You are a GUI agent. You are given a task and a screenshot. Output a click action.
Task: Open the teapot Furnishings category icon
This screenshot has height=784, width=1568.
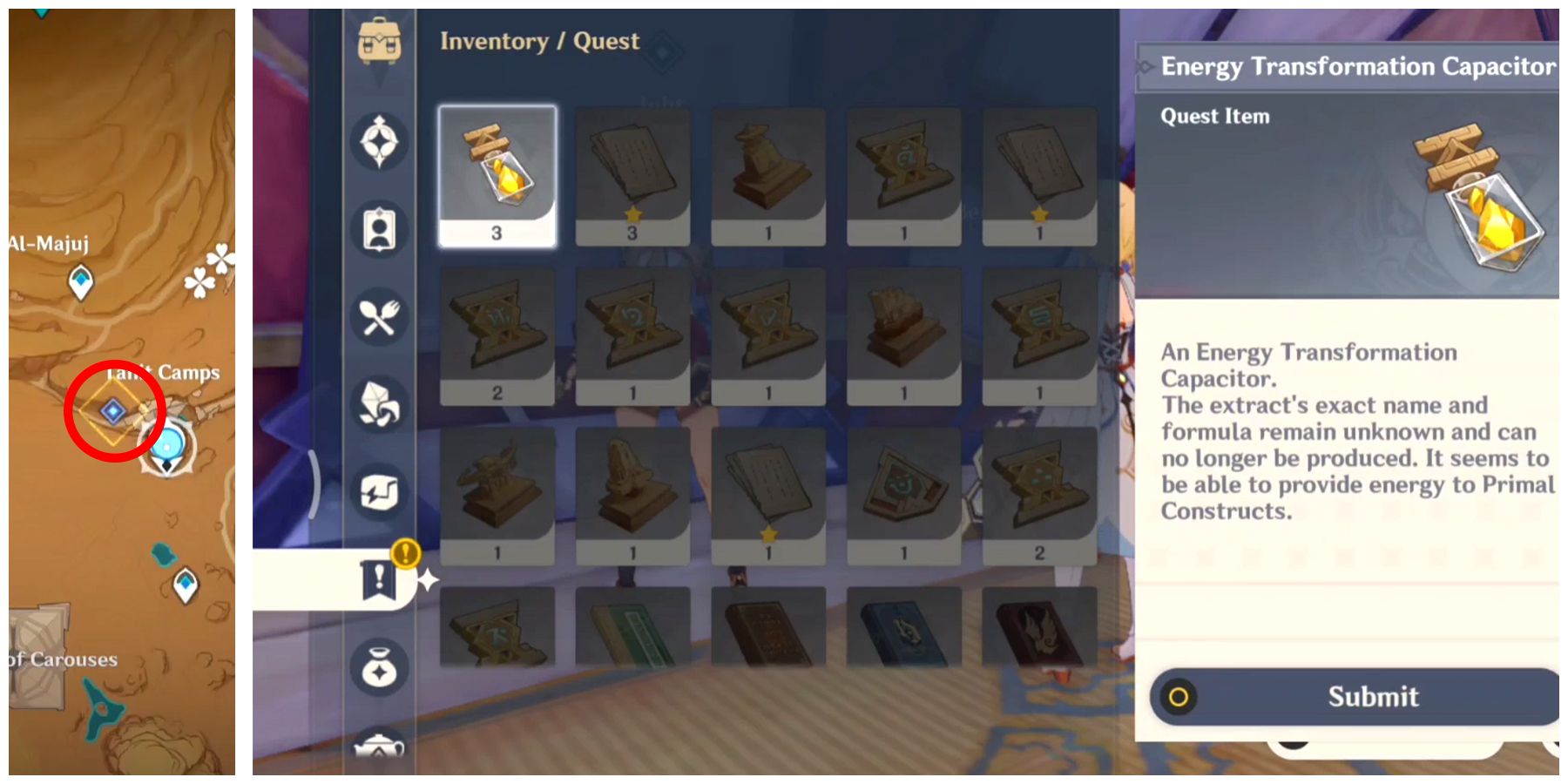click(379, 749)
